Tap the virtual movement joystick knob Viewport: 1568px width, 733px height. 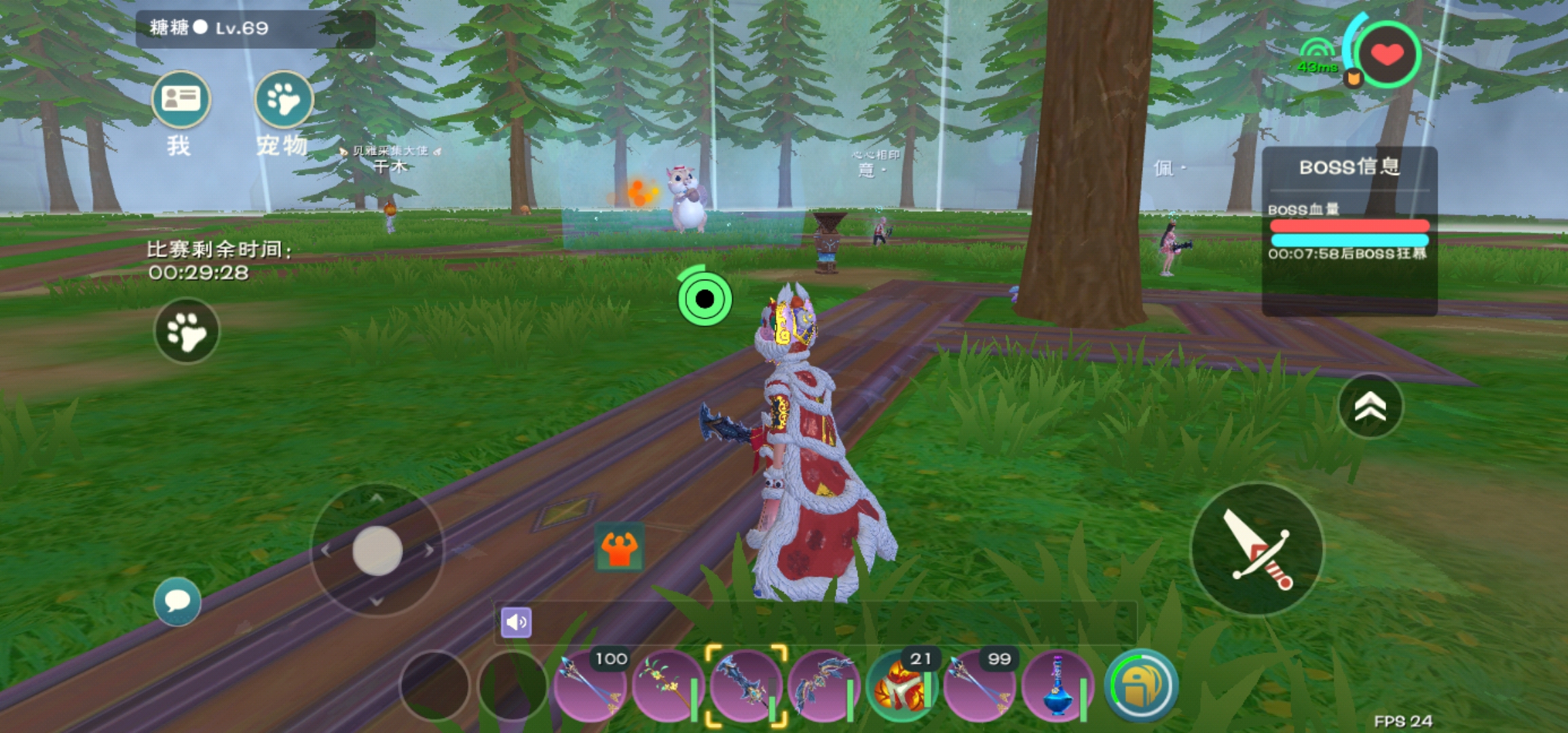click(x=377, y=550)
